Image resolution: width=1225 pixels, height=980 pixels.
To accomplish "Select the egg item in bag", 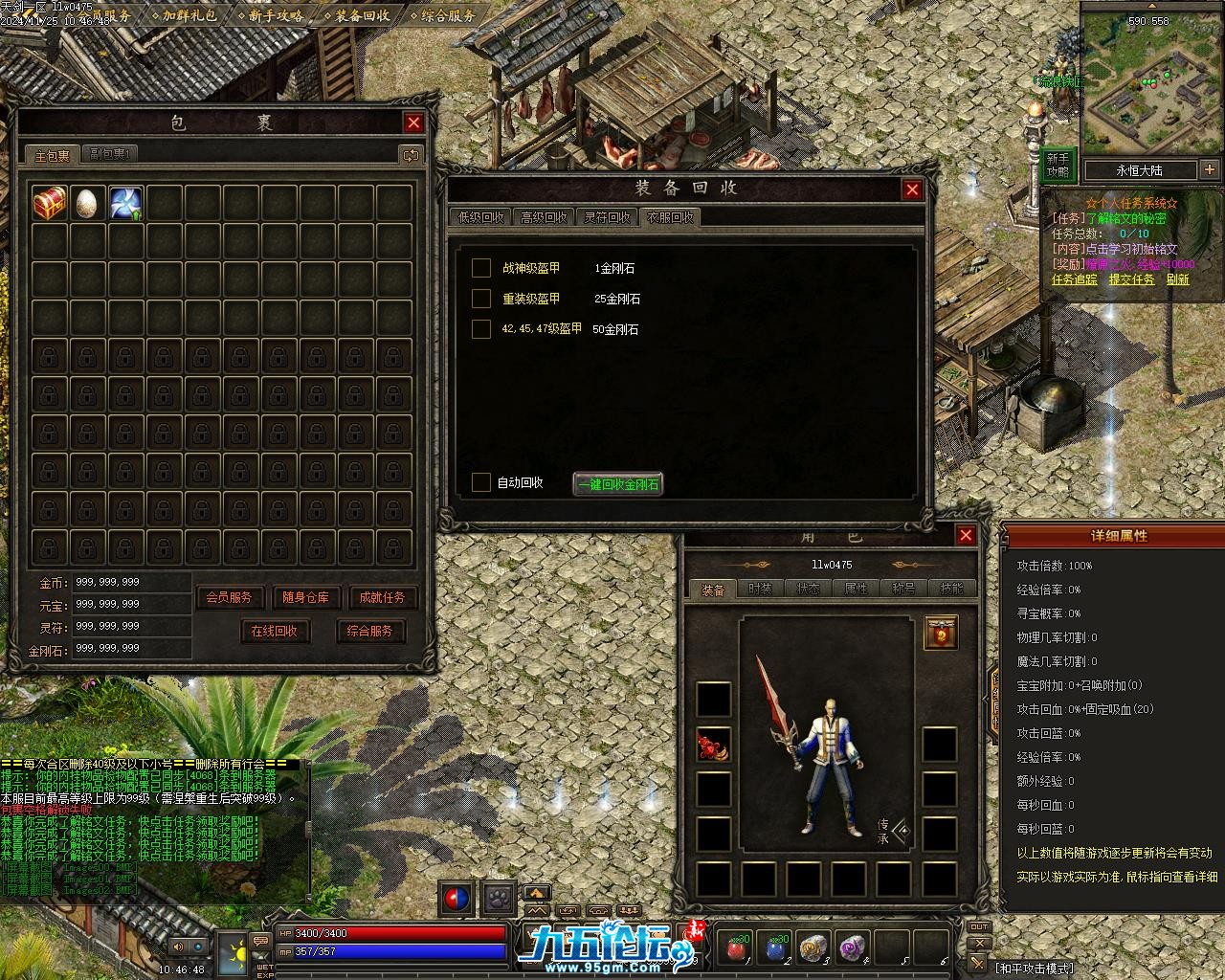I will click(x=87, y=203).
